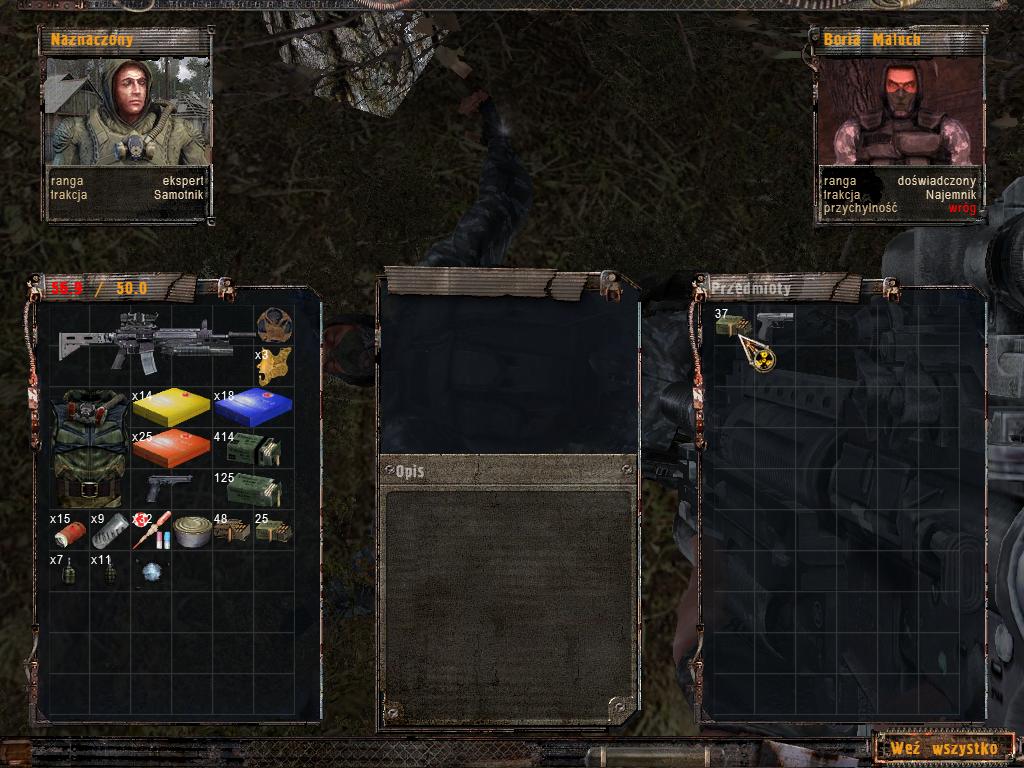Select the syringe and pills item
Screen dimensions: 1024x768
(151, 530)
